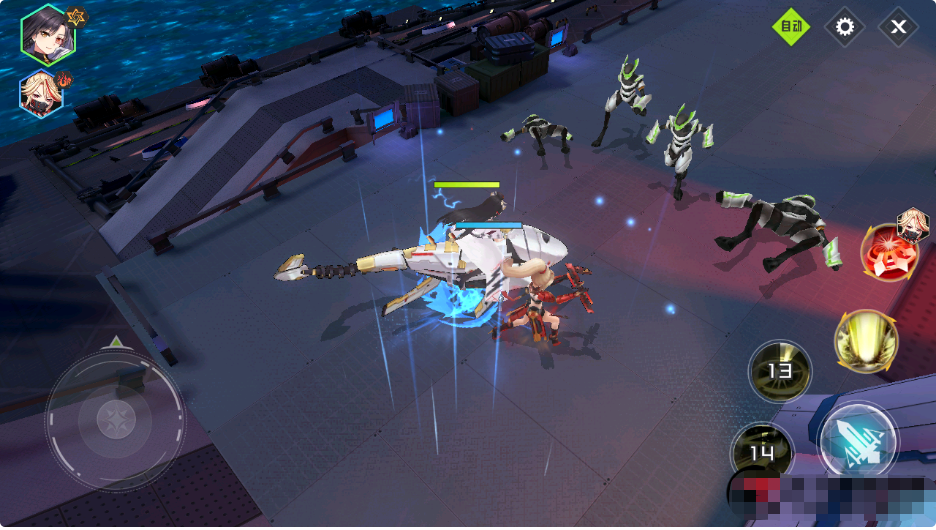Use the glowing yellow skill icon

click(866, 341)
